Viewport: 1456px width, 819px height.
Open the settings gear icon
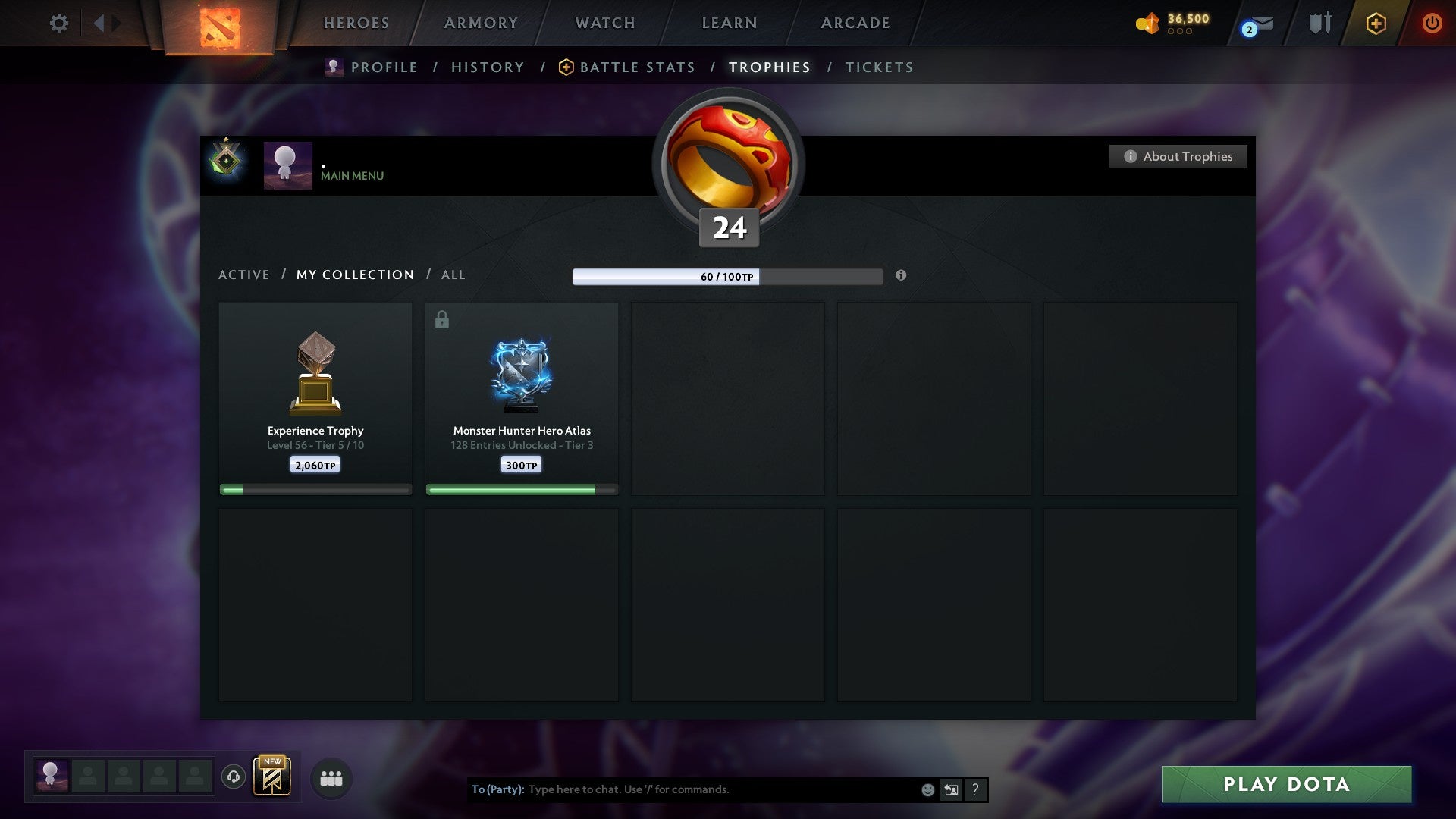click(58, 23)
